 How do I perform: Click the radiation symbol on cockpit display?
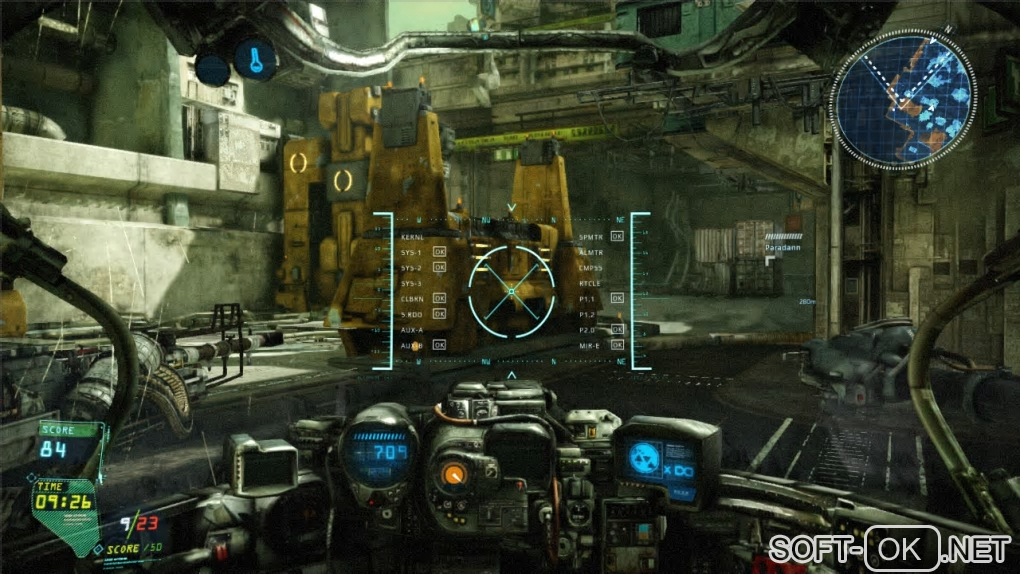pyautogui.click(x=643, y=459)
